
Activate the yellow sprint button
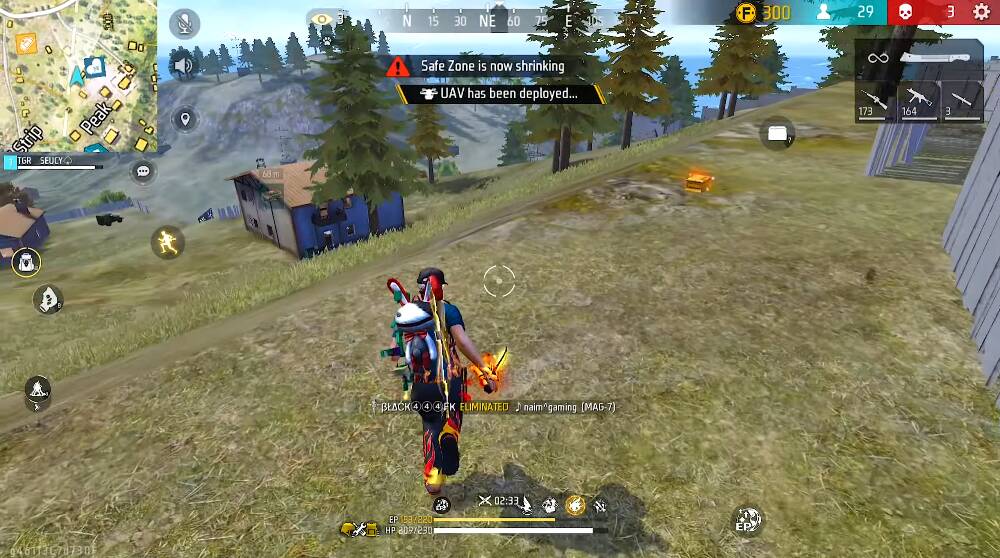coord(167,242)
